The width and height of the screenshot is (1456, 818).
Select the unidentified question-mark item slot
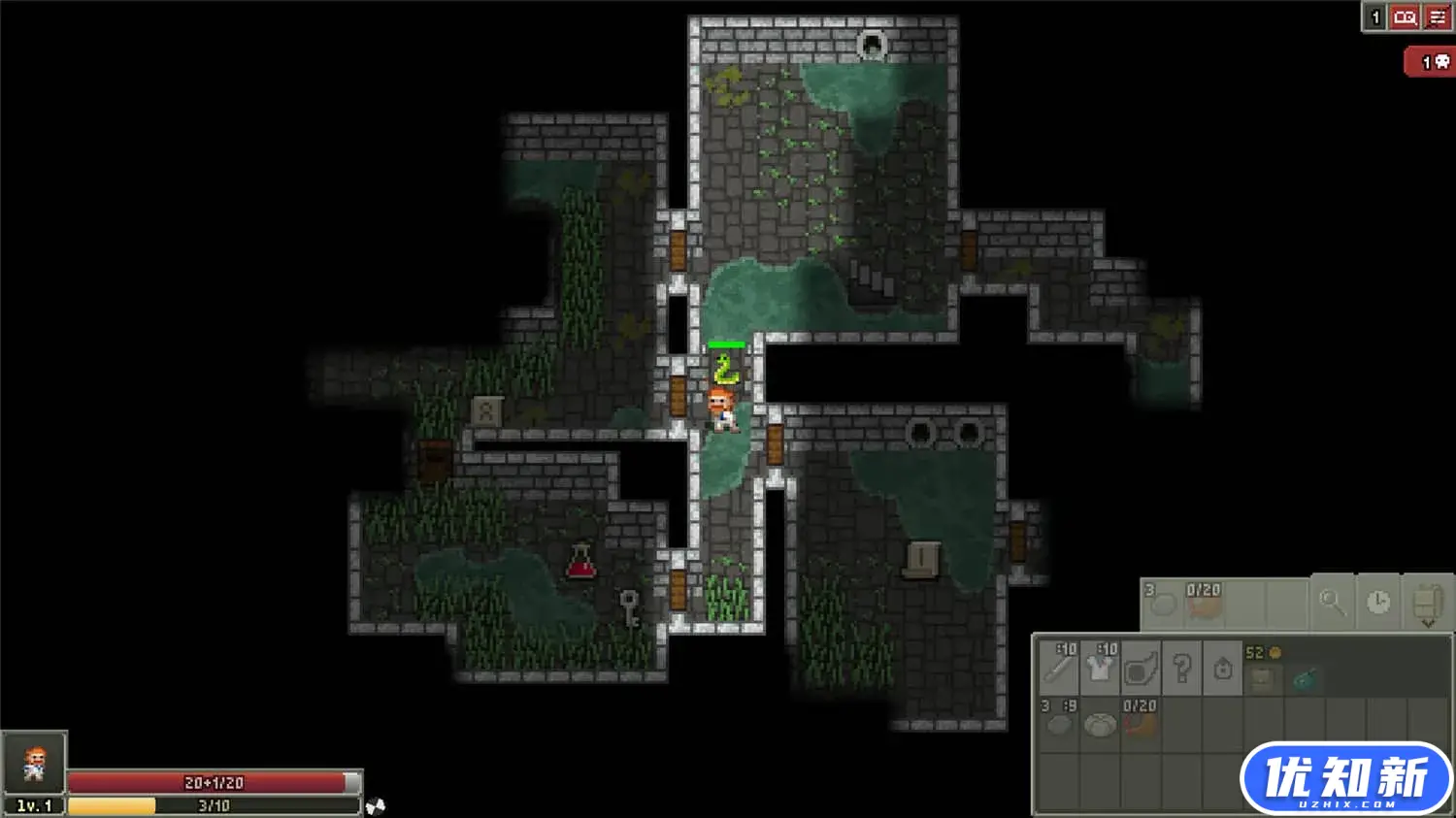click(1181, 669)
